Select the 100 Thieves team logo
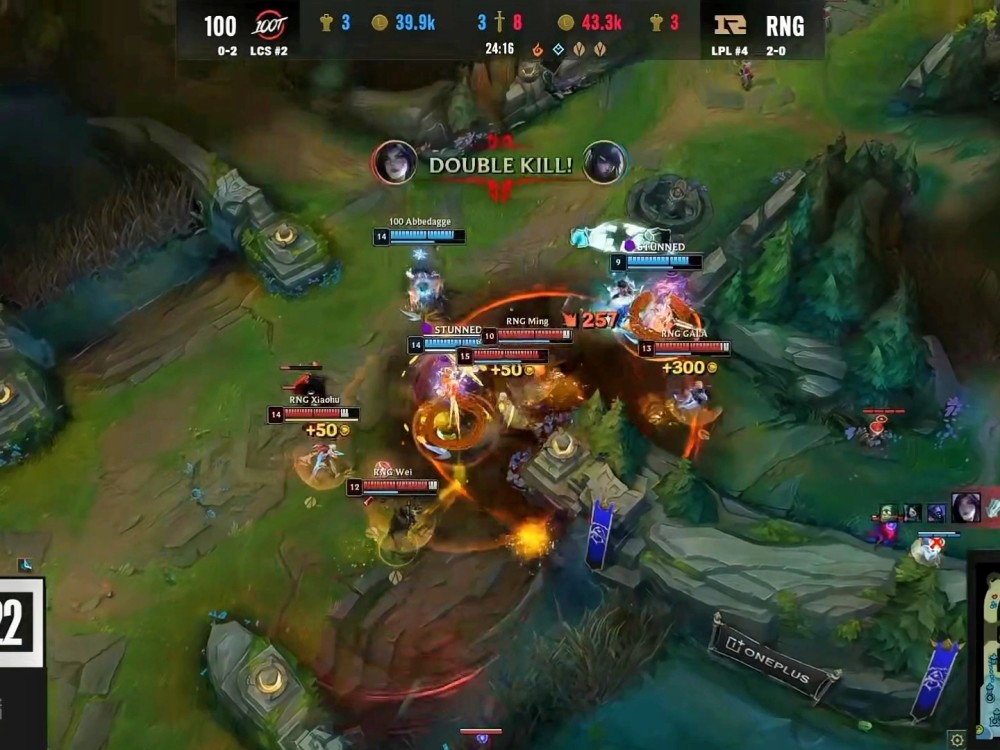Screen dimensions: 1000x750 tap(269, 24)
